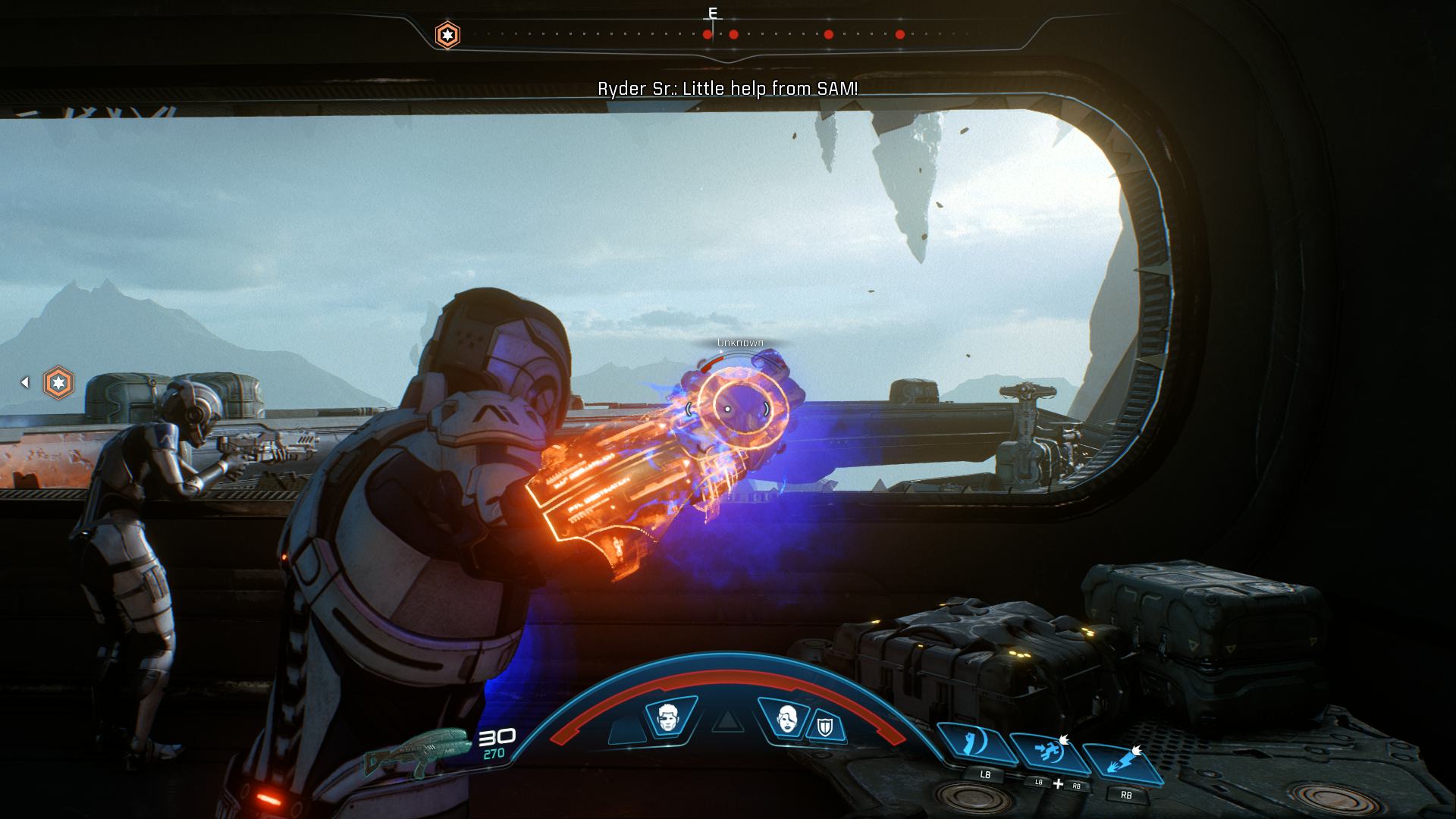1456x819 pixels.
Task: Click the shield status icon beside squadmate
Action: coord(824,726)
